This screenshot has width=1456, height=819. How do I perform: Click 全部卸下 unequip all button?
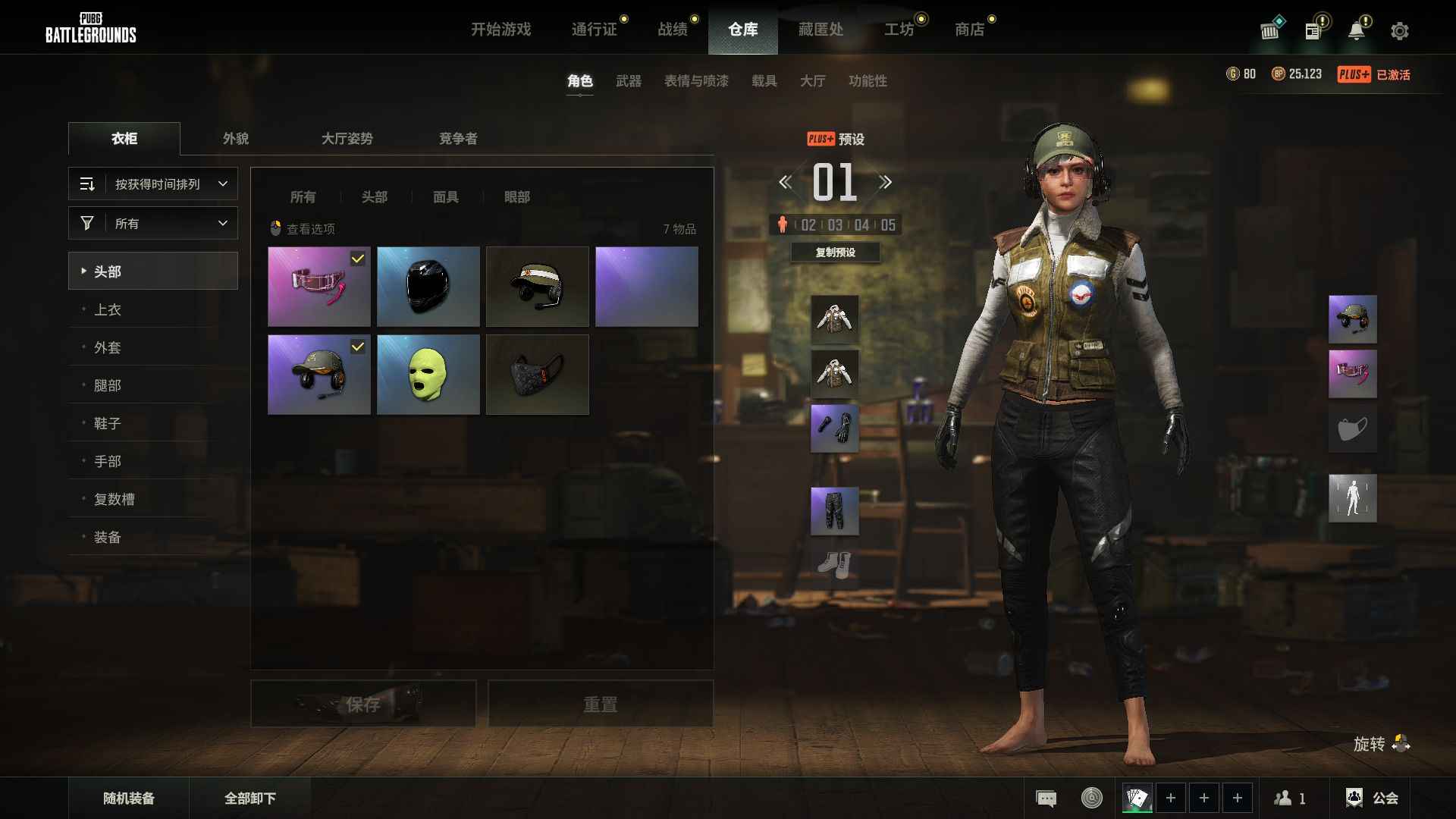(x=250, y=798)
